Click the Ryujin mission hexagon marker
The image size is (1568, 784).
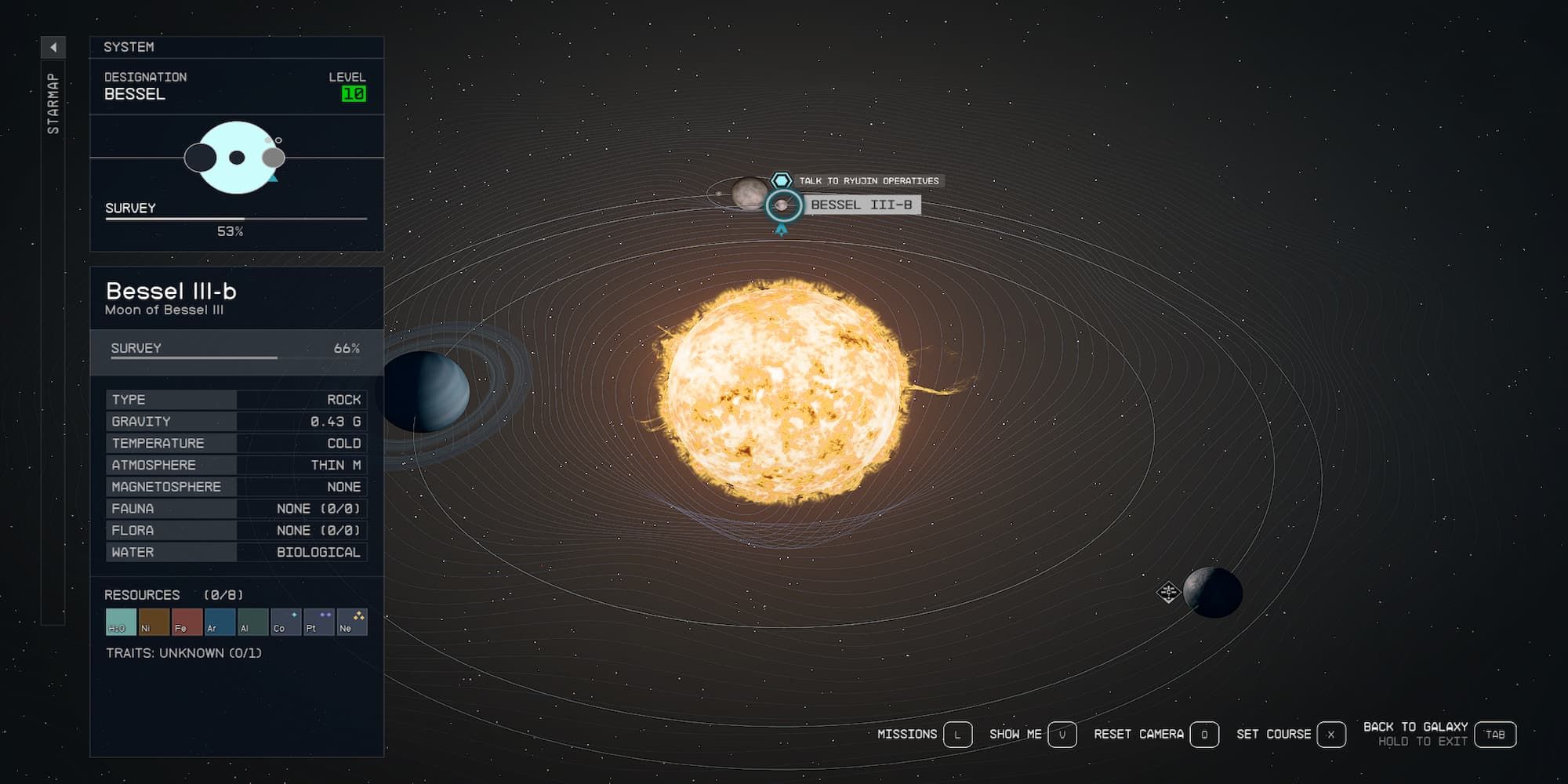click(781, 180)
